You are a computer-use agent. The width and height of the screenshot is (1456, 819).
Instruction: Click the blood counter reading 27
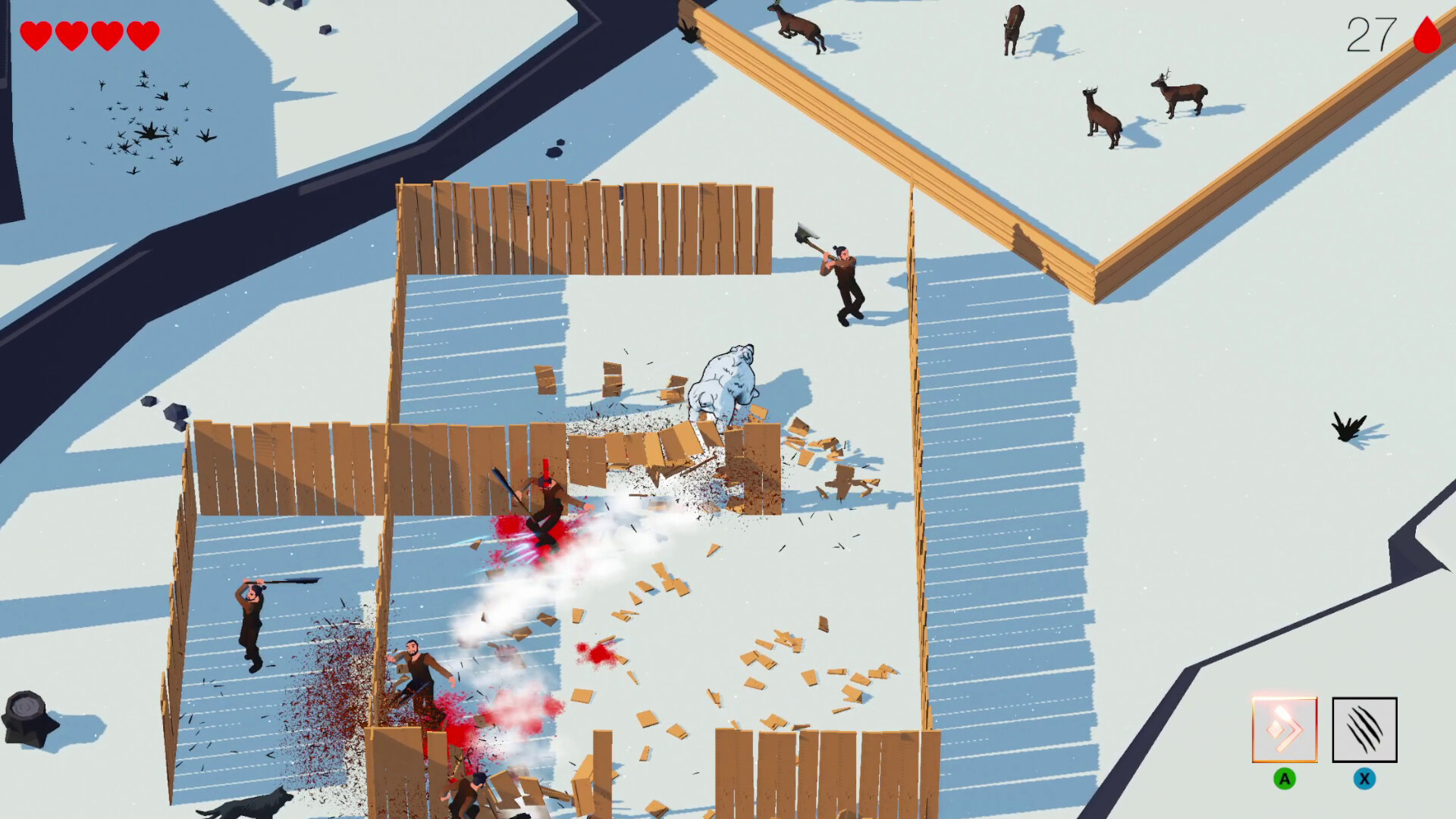tap(1373, 32)
